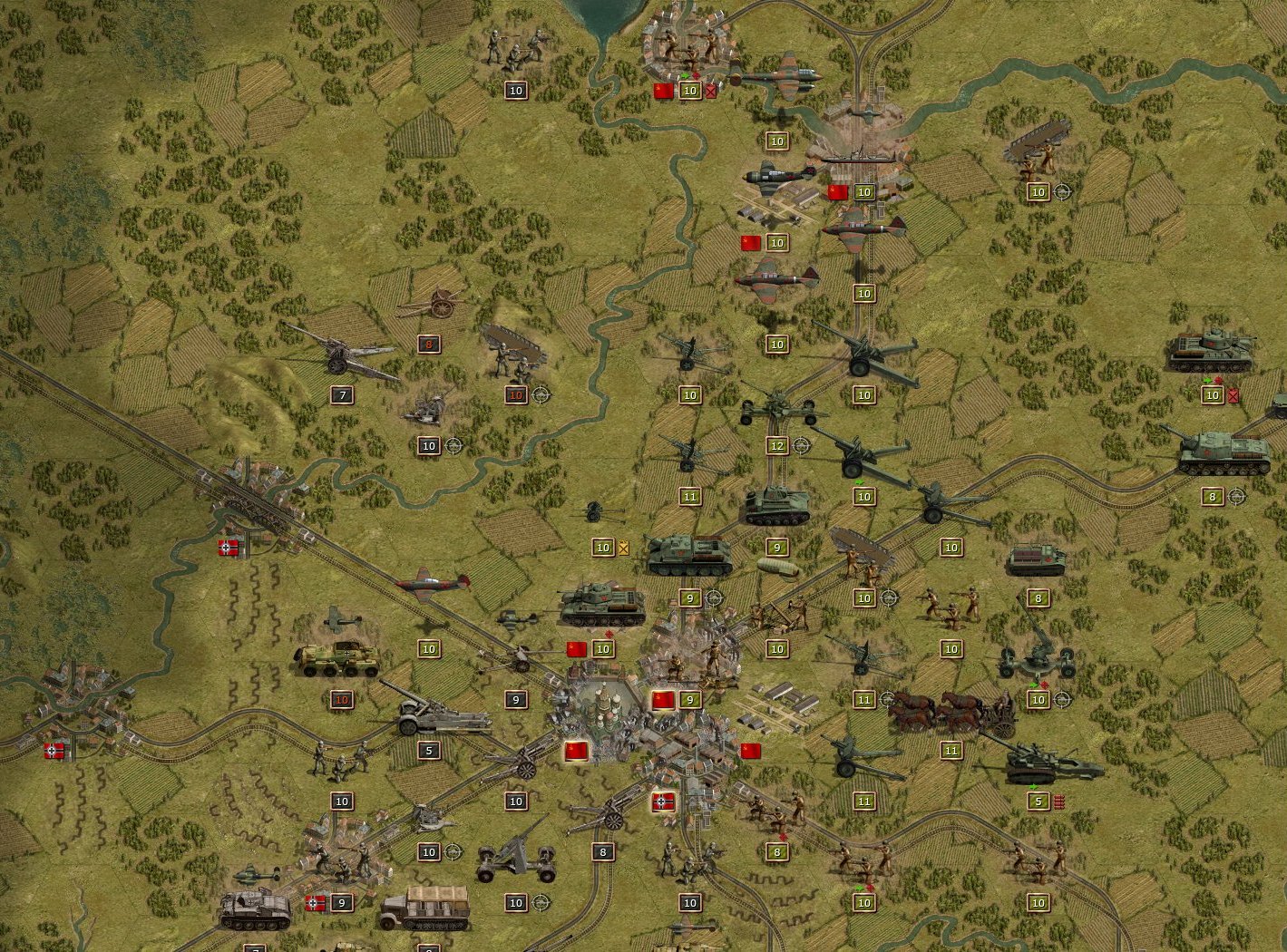Screen dimensions: 1287x952
Task: Select the bridging engineer unit in the top right
Action: coord(1034,150)
